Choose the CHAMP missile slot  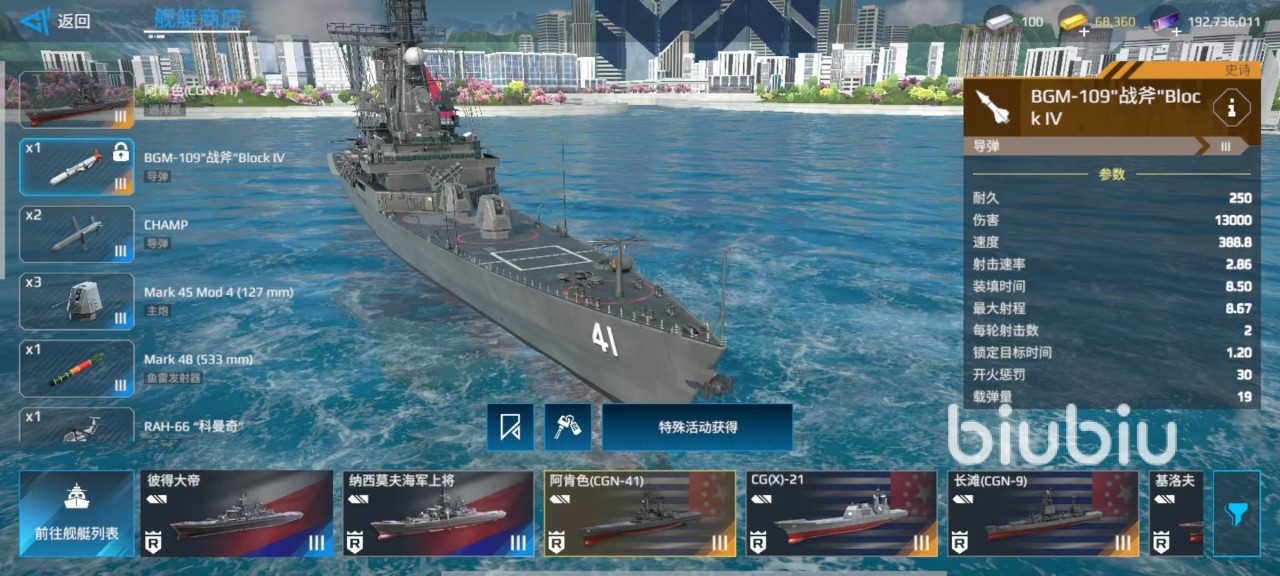(77, 234)
